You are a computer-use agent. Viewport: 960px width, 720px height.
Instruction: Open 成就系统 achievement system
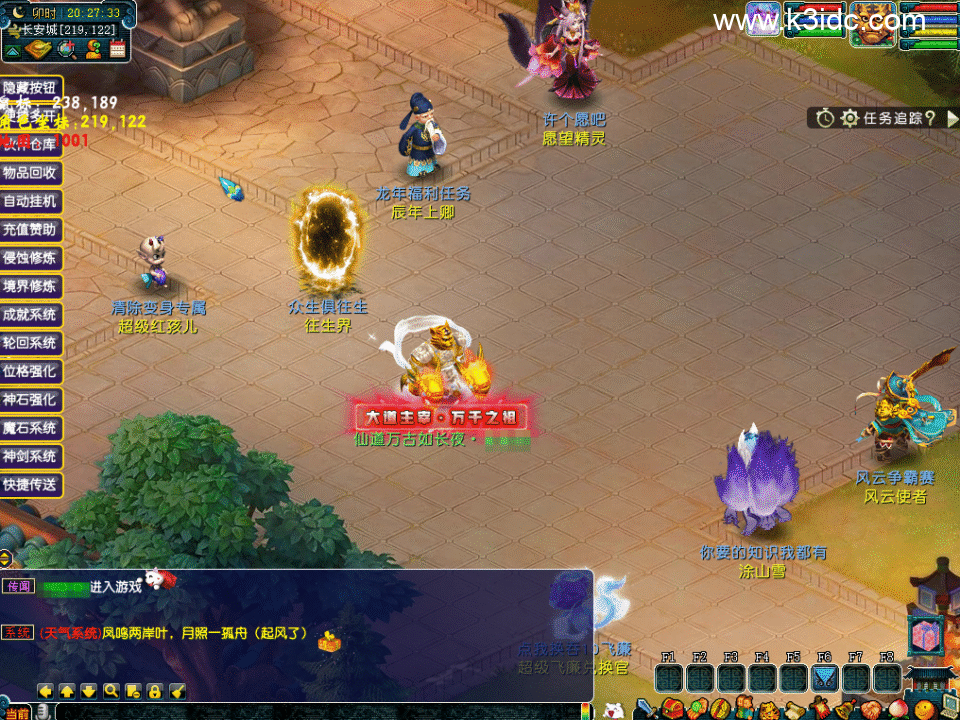(31, 314)
